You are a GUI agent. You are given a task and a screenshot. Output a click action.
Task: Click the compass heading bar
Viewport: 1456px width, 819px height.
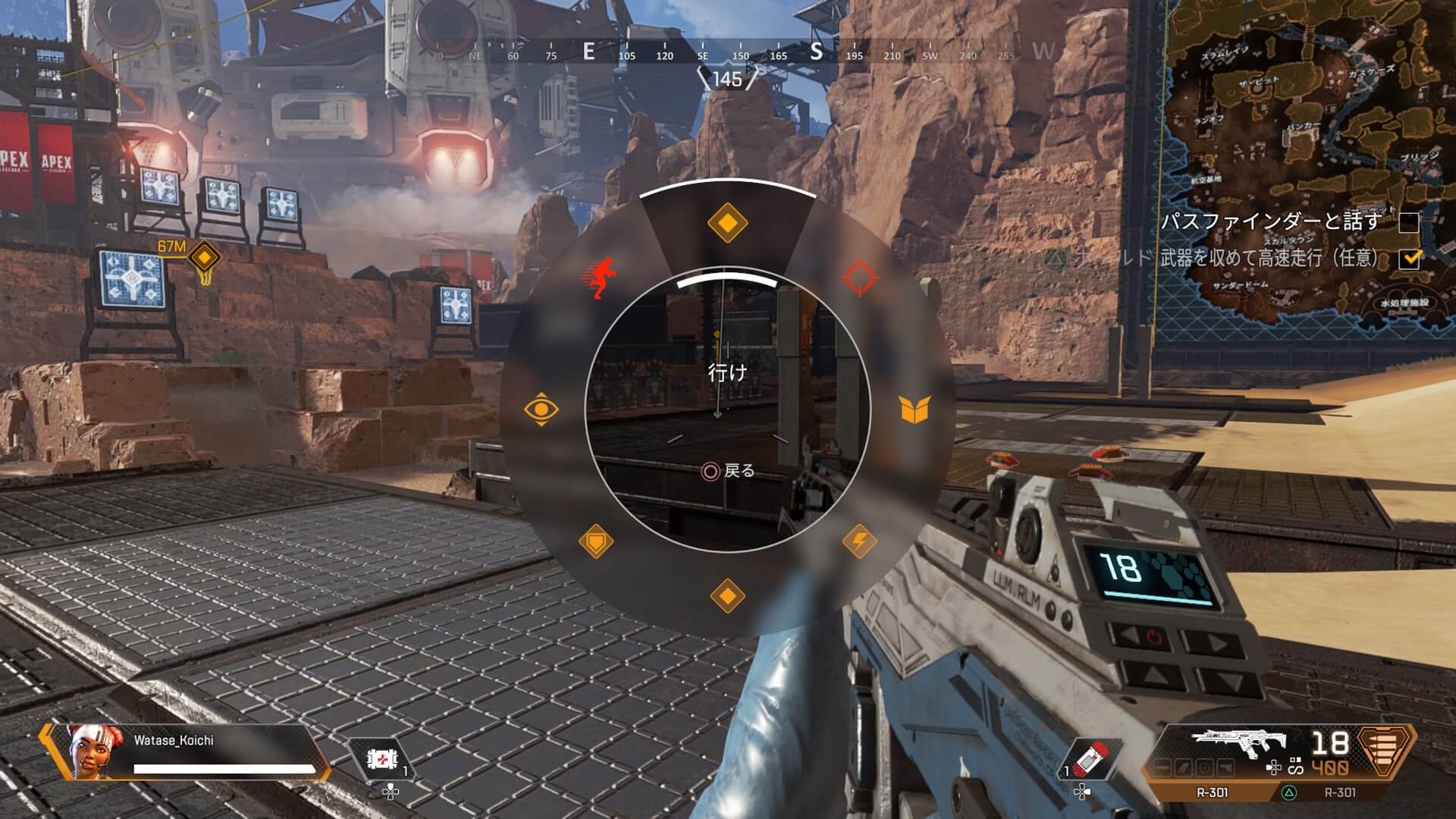(x=728, y=53)
